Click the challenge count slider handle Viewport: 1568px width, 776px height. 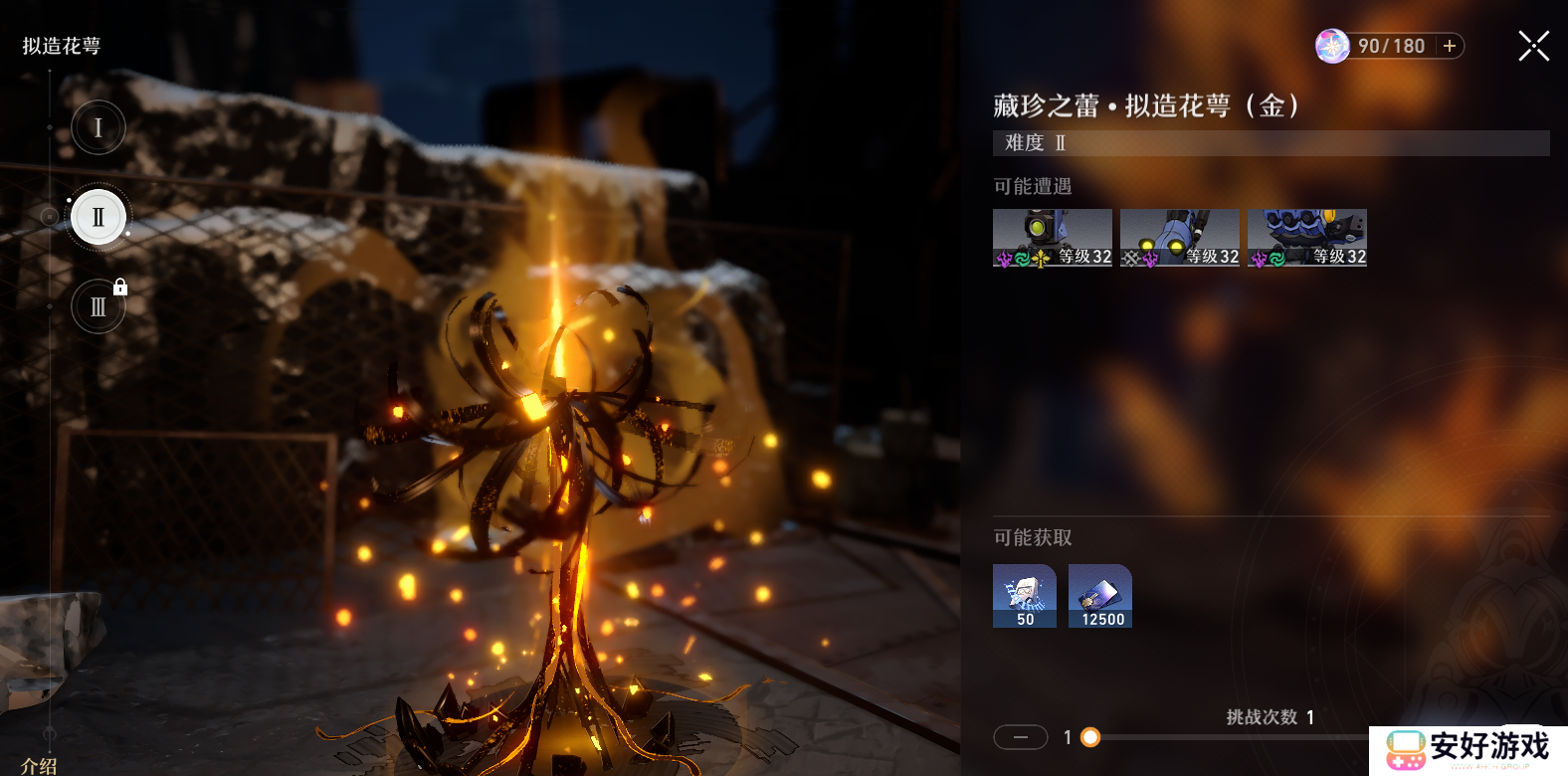coord(1090,737)
